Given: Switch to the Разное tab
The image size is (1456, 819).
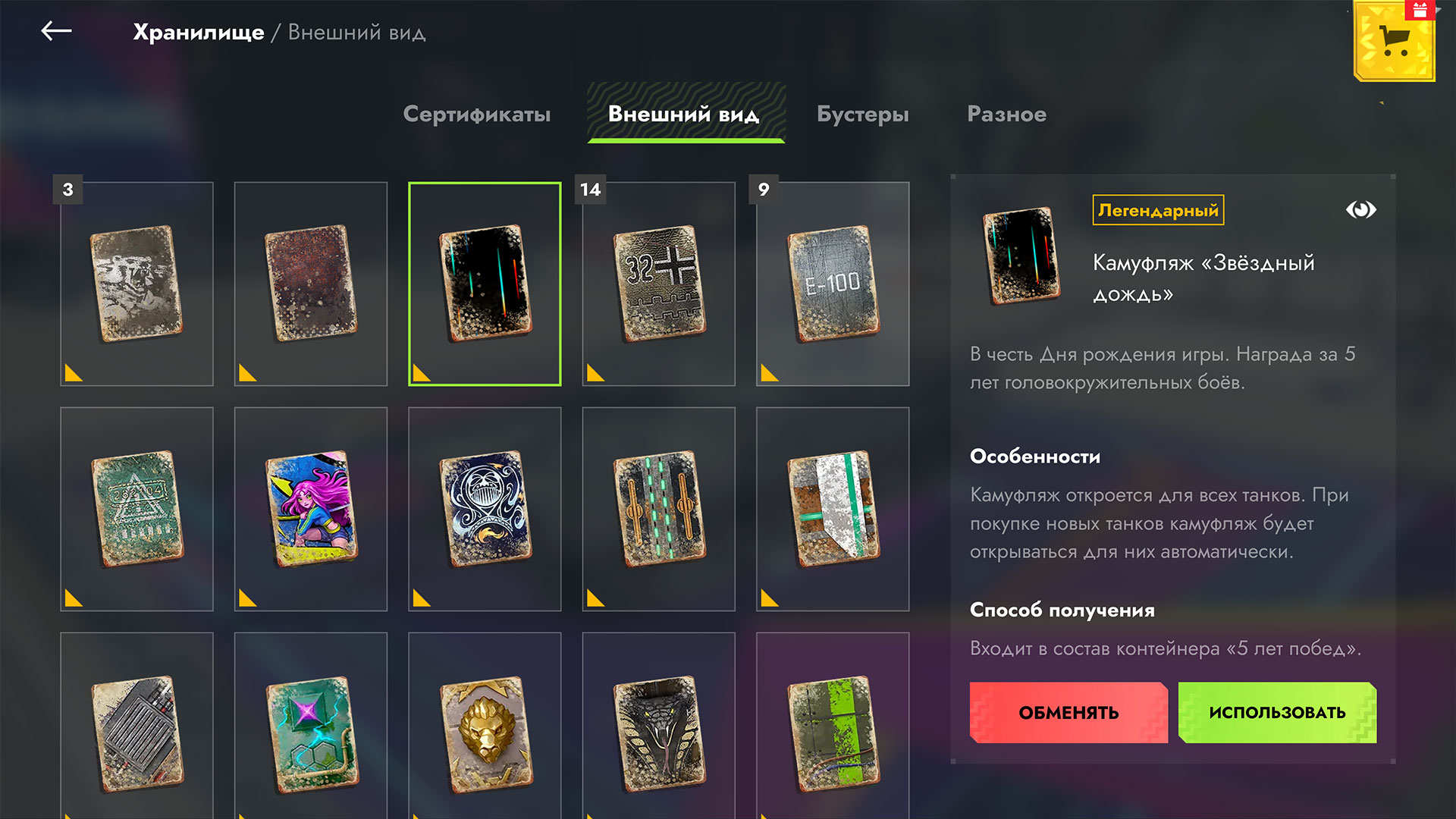Looking at the screenshot, I should coord(1006,114).
